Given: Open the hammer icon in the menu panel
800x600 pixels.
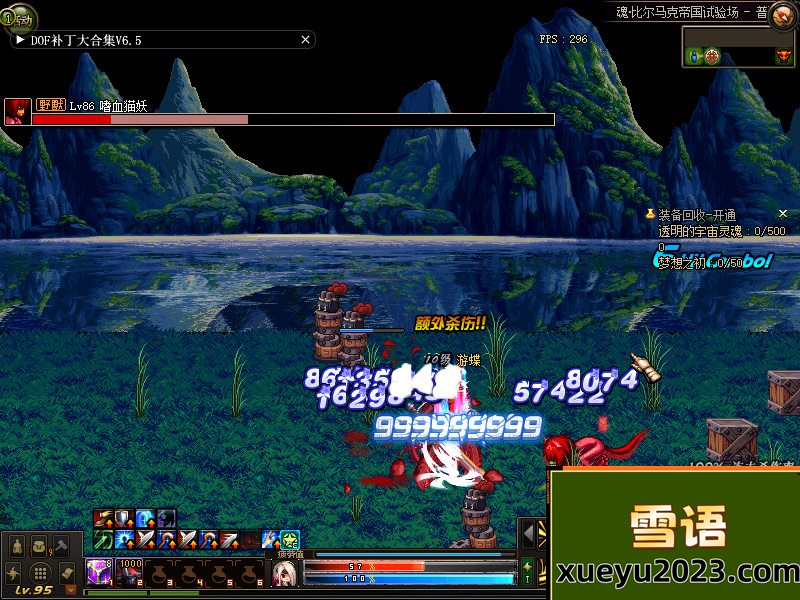Looking at the screenshot, I should coord(61,546).
